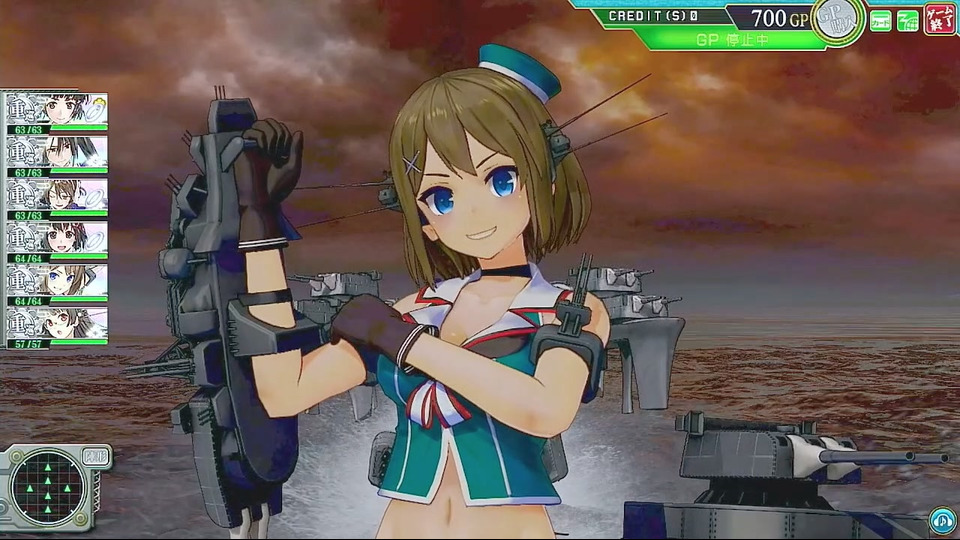Viewport: 960px width, 540px height.
Task: Select the fleet ship card with 57/57 HP
Action: [x=56, y=327]
